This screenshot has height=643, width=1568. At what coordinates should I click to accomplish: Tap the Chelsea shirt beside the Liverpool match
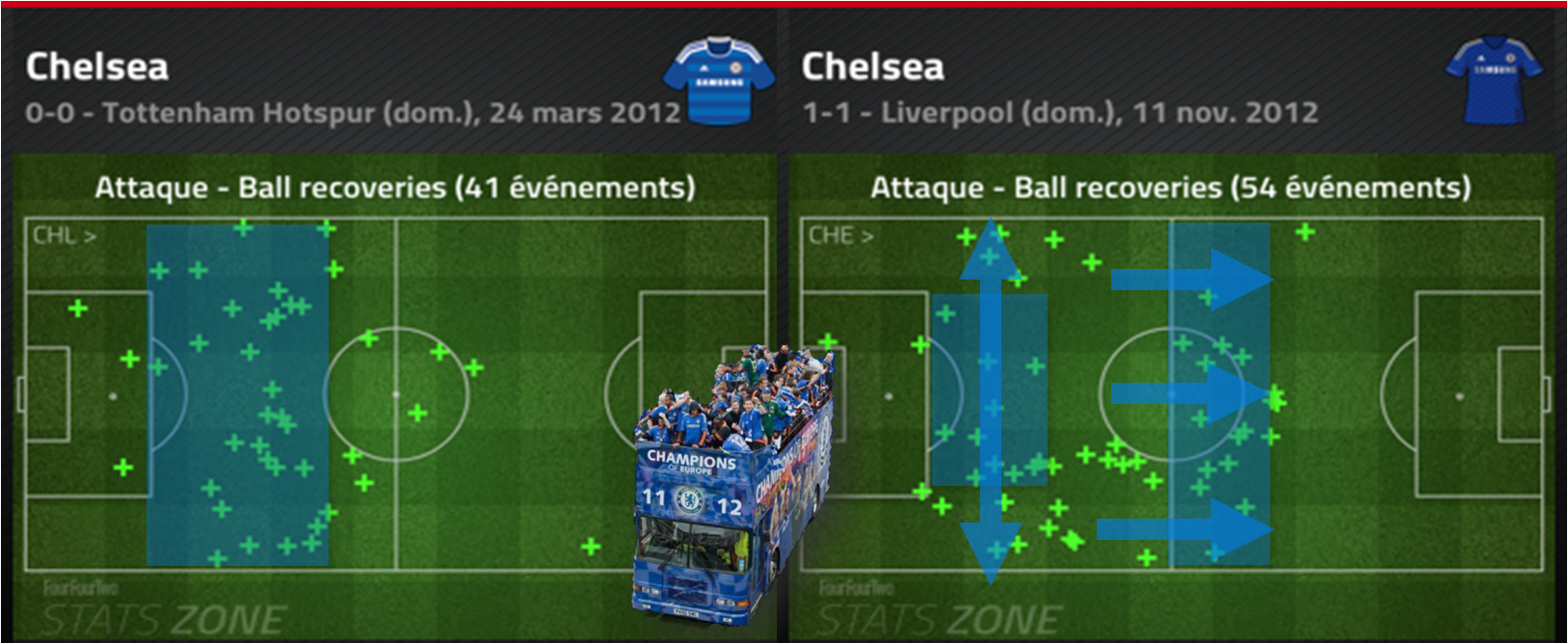1494,82
